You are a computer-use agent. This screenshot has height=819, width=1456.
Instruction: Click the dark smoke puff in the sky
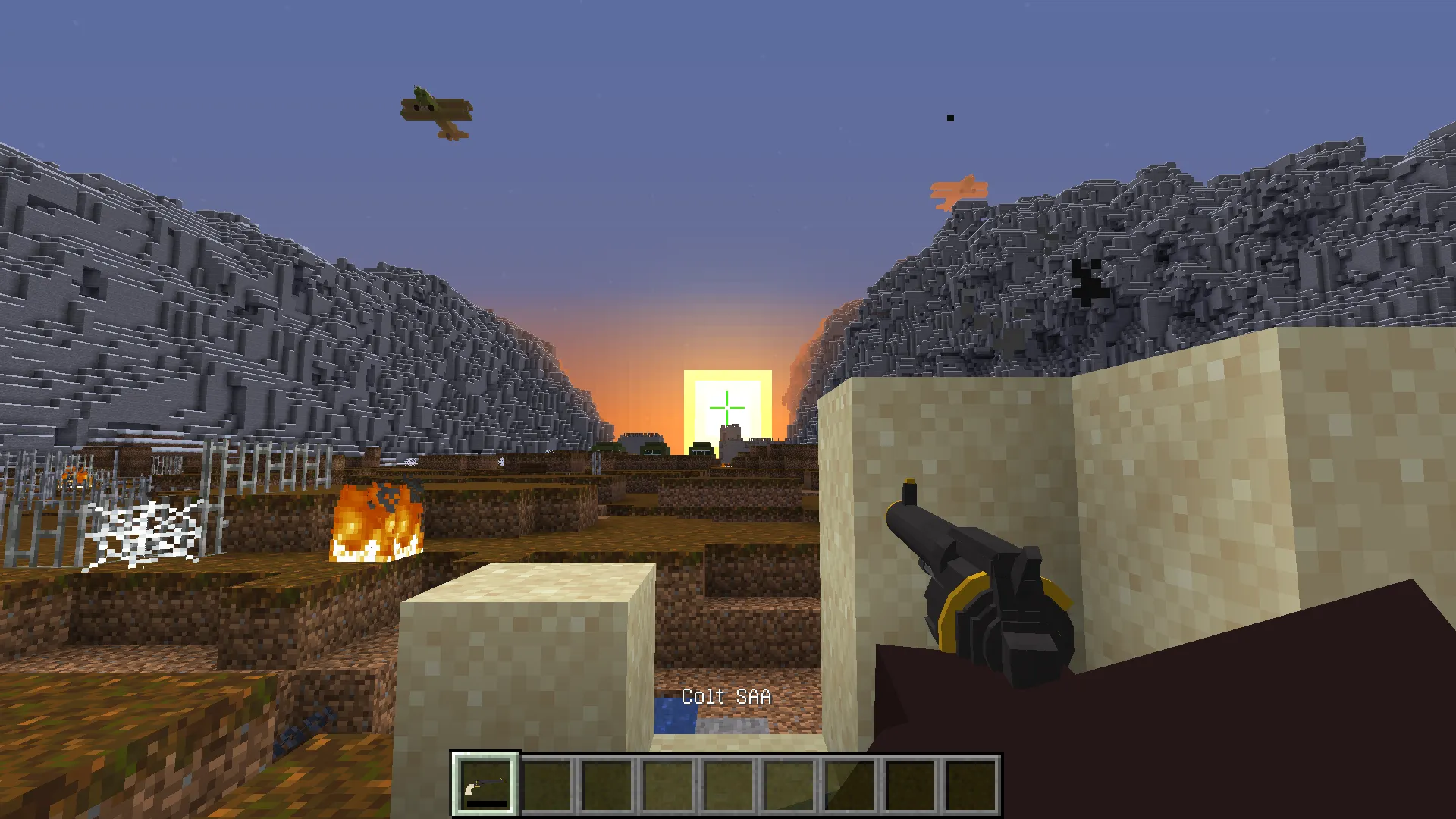coord(949,117)
